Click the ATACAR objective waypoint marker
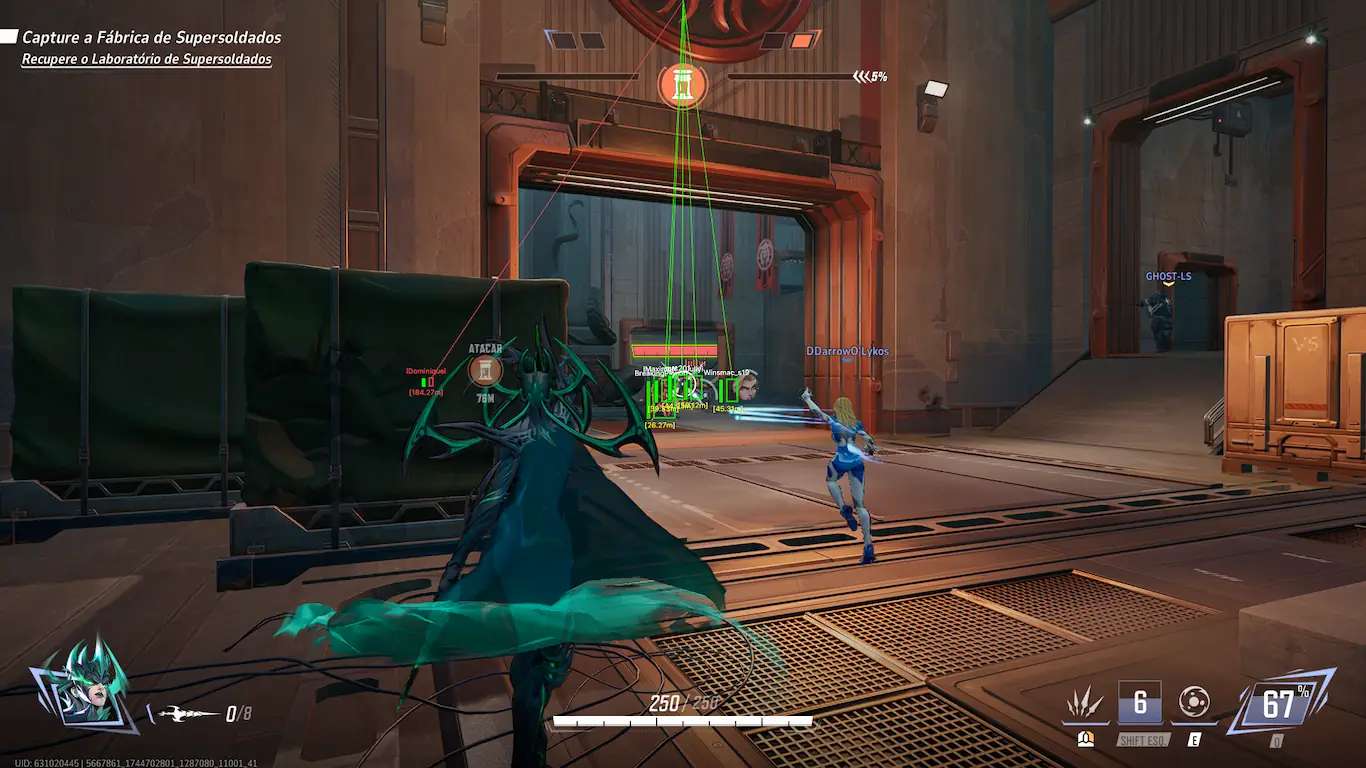 coord(485,371)
